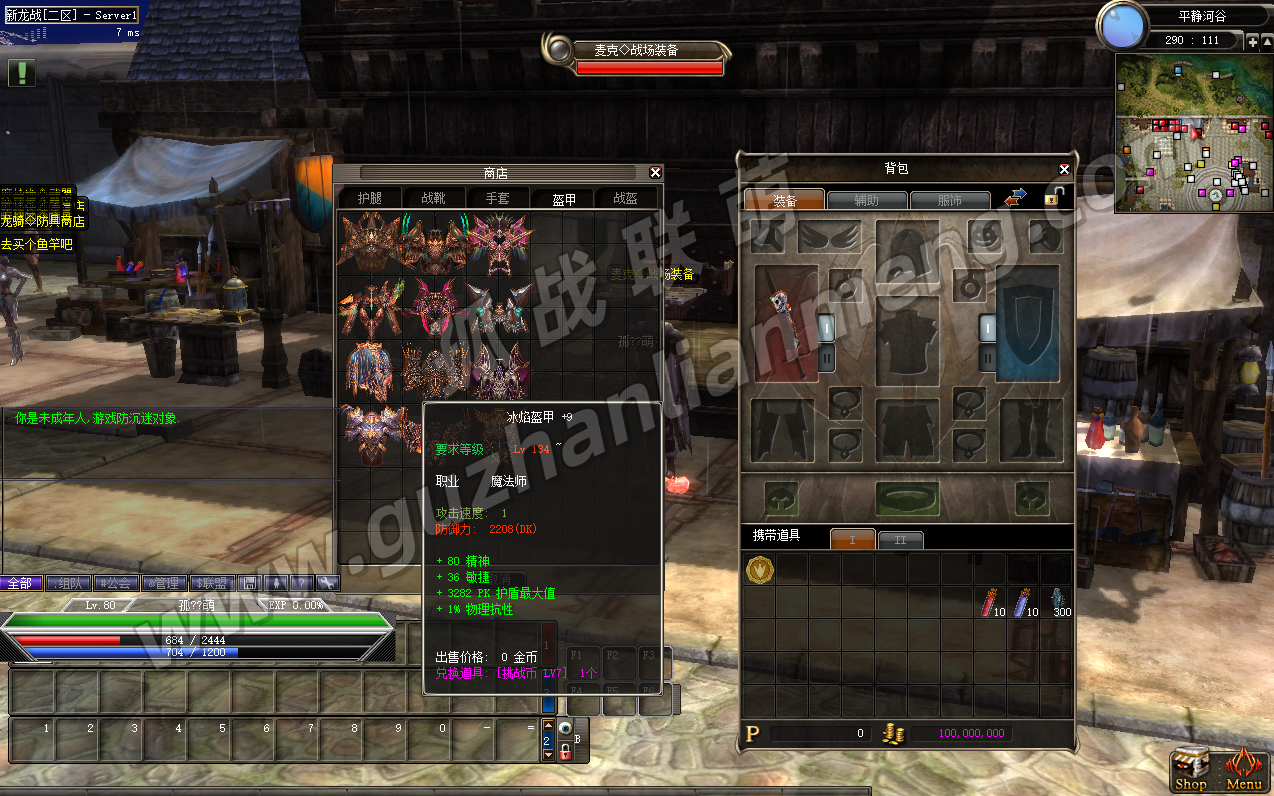This screenshot has width=1274, height=796.
Task: Click the minimap plus button
Action: click(x=1253, y=41)
